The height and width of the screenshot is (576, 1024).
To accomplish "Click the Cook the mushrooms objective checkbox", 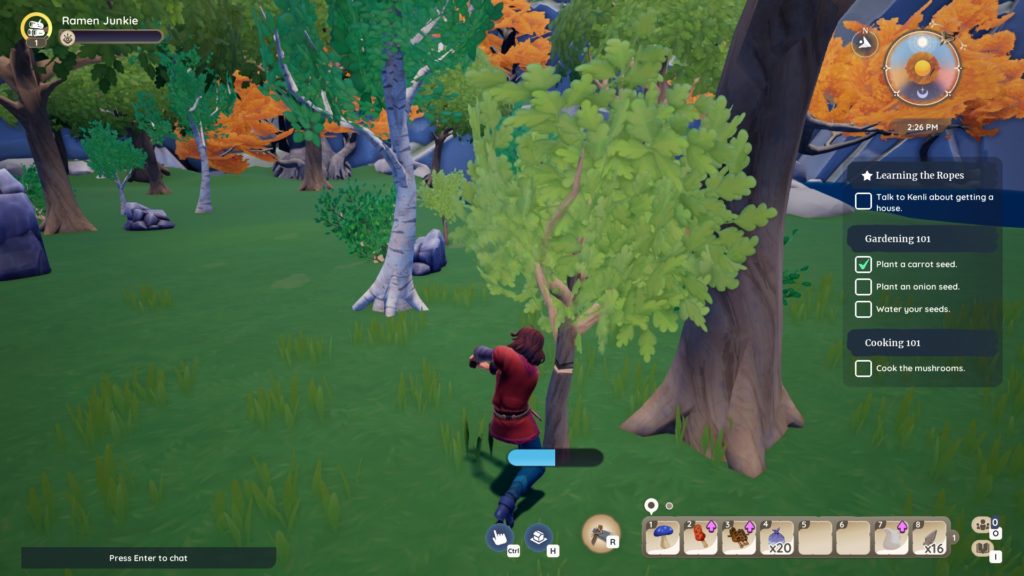I will 863,369.
